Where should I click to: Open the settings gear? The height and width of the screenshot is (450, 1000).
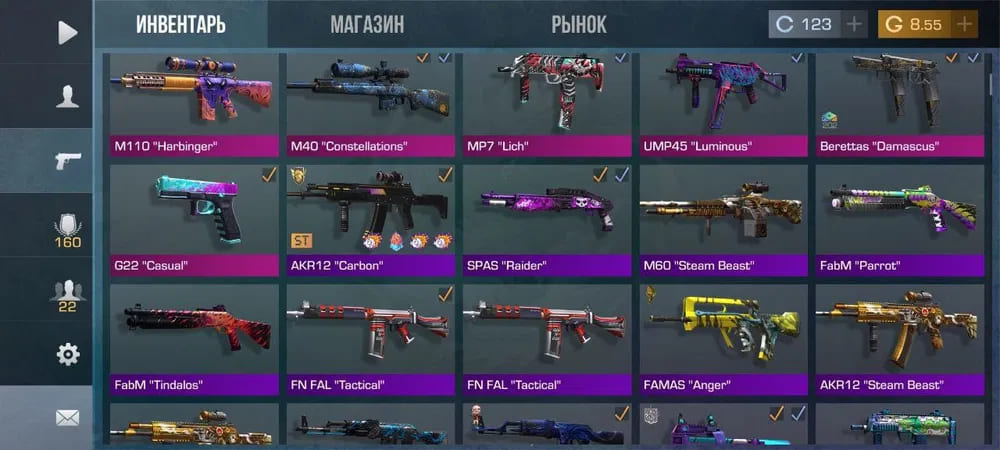67,354
